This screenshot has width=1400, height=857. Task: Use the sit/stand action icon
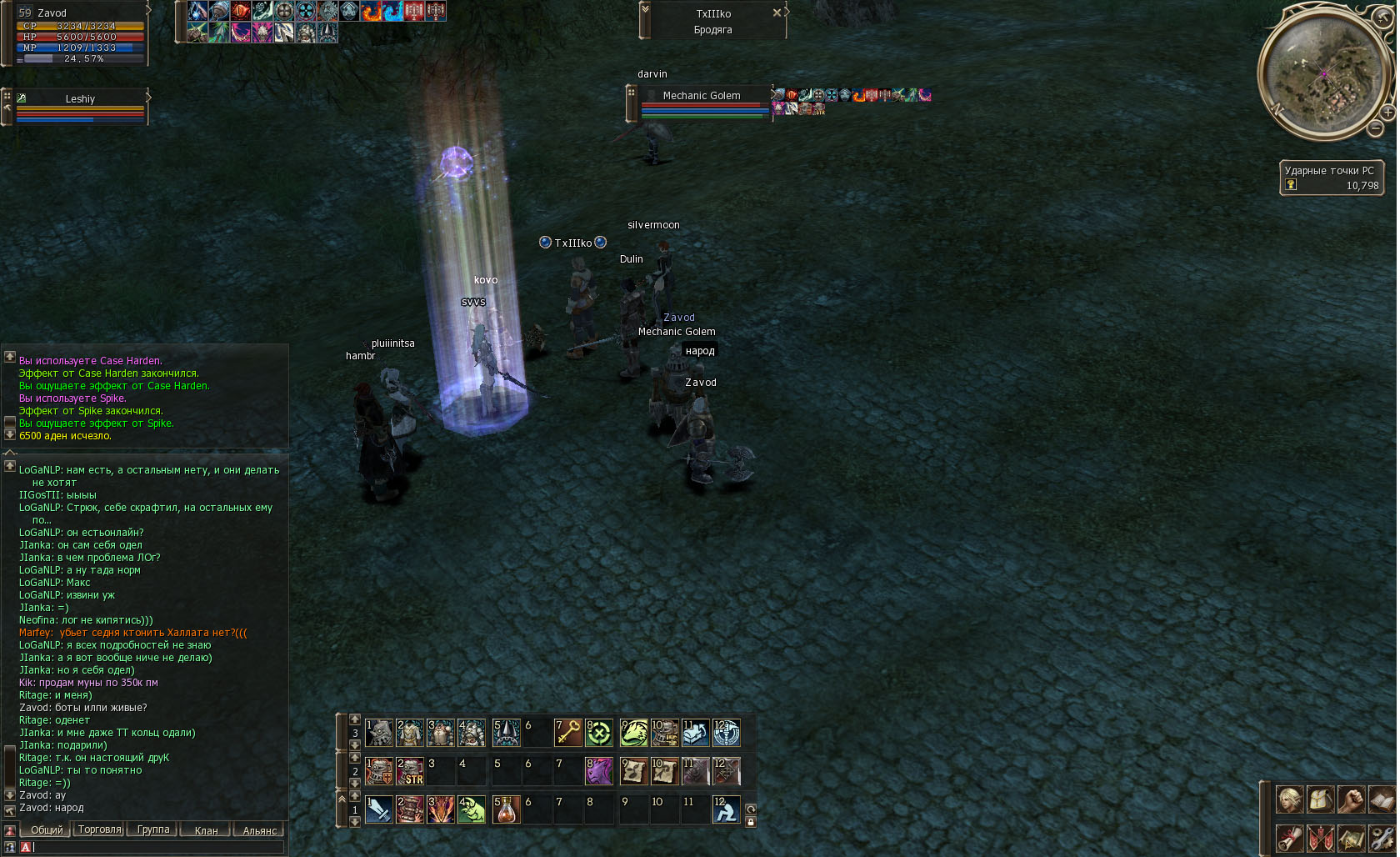(726, 809)
